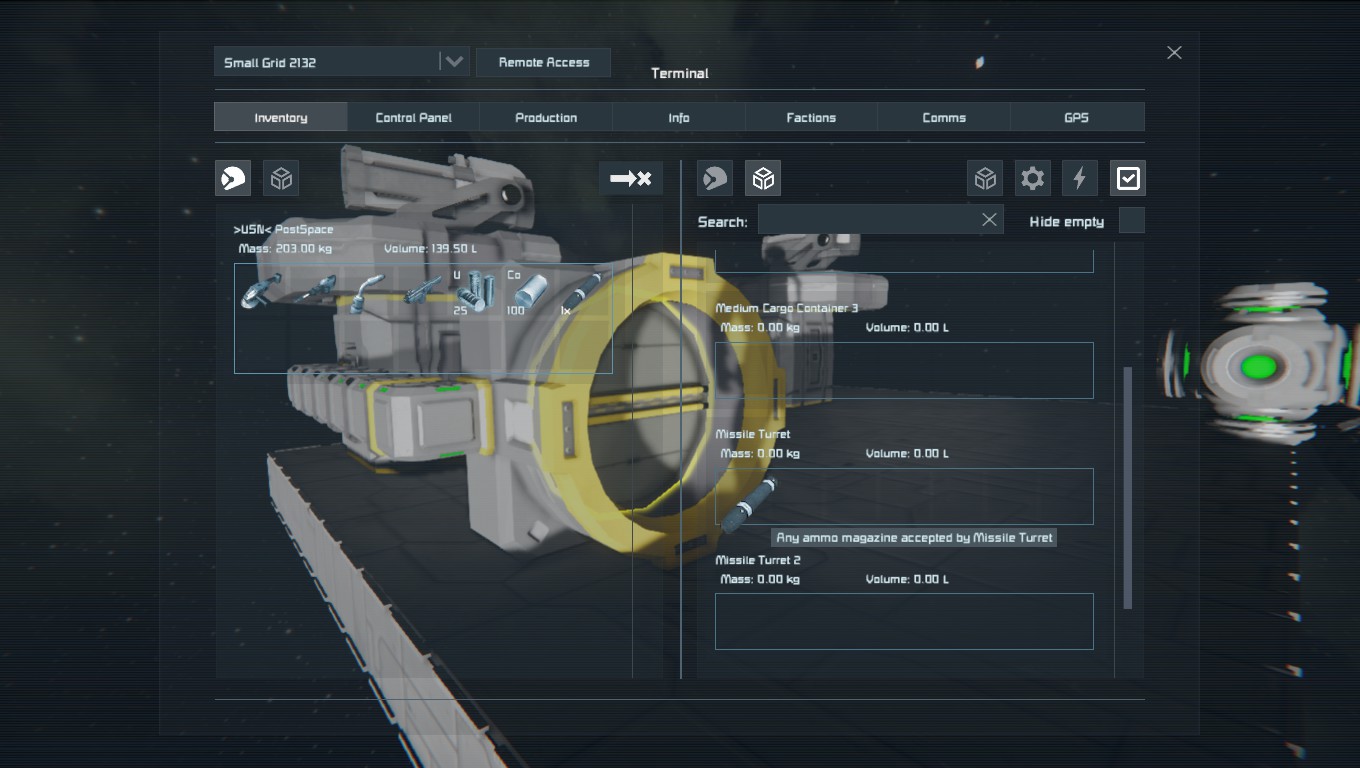Select the welder item slot

pos(368,292)
